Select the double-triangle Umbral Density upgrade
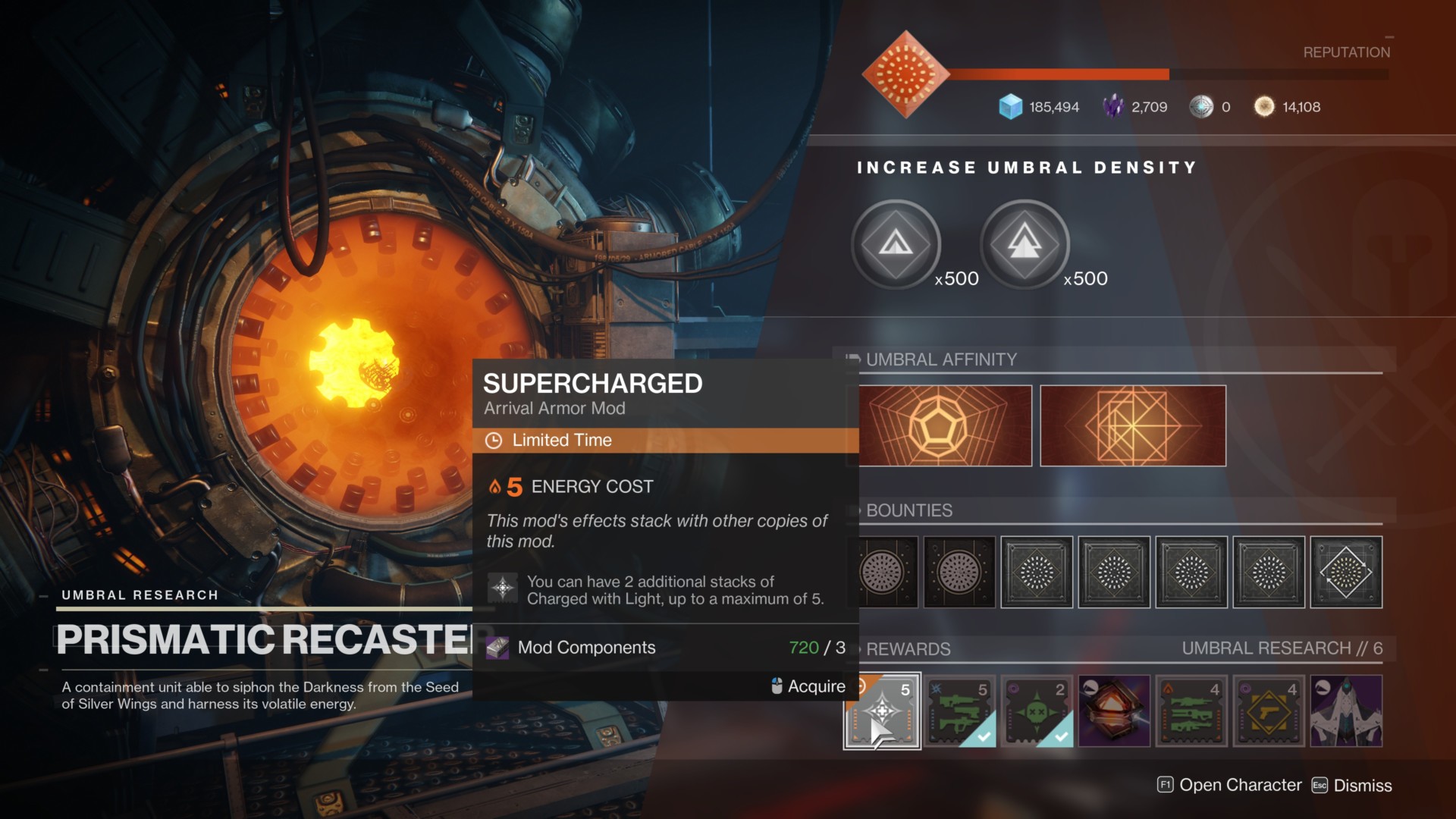This screenshot has width=1456, height=819. tap(1025, 244)
